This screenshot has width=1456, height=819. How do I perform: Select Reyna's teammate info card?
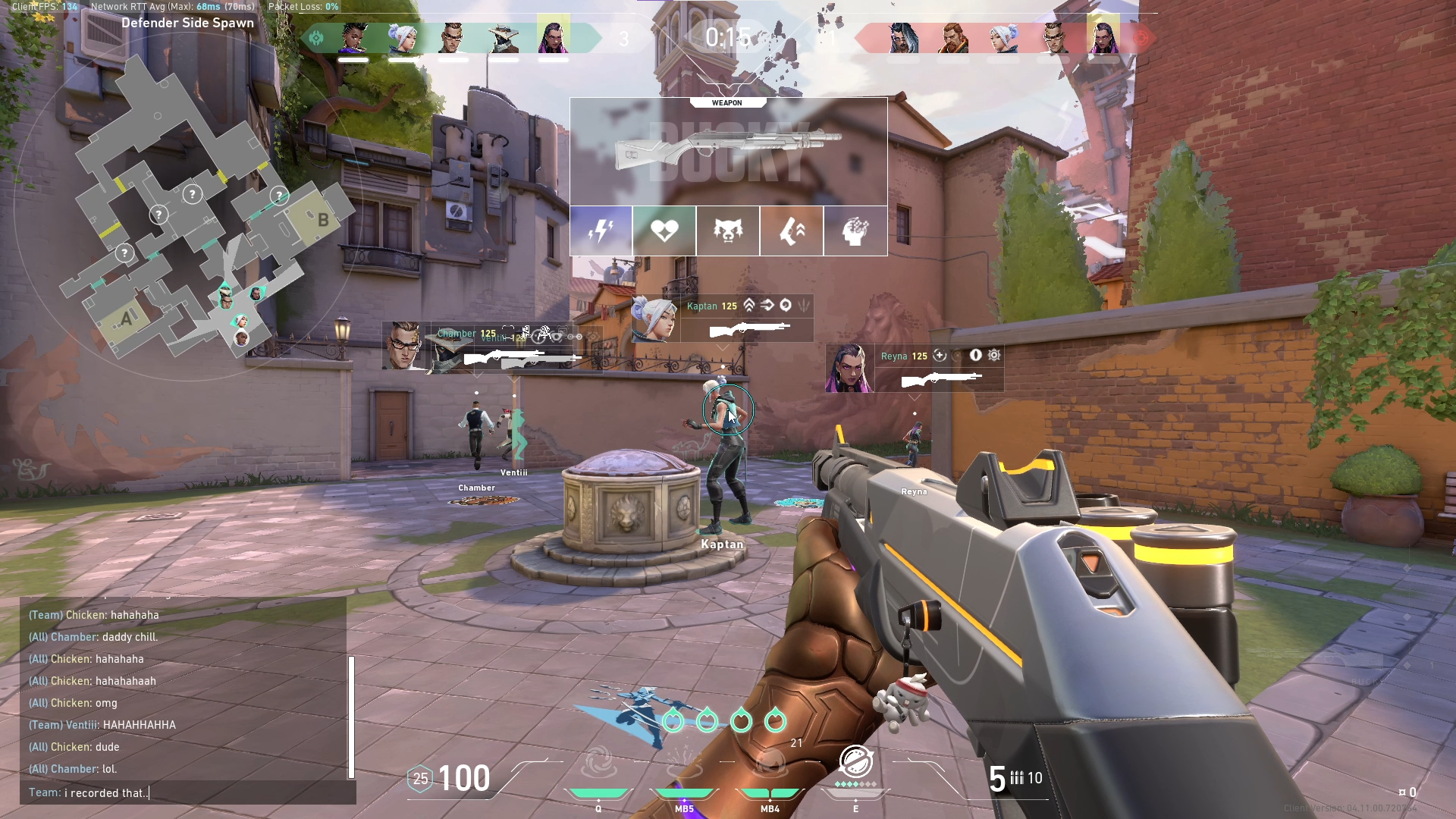915,368
